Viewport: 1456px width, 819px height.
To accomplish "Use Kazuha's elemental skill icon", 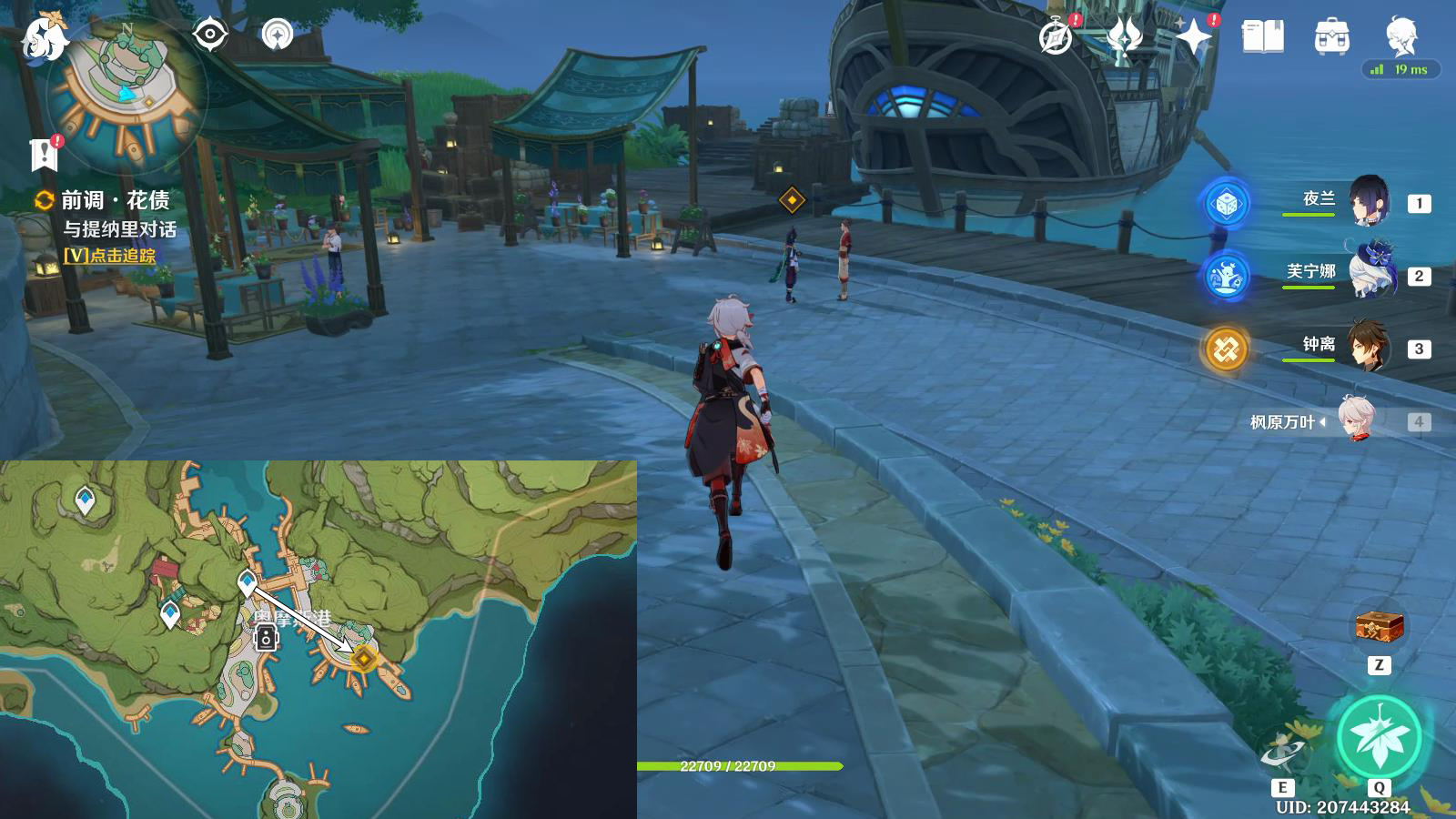I will tap(1282, 751).
